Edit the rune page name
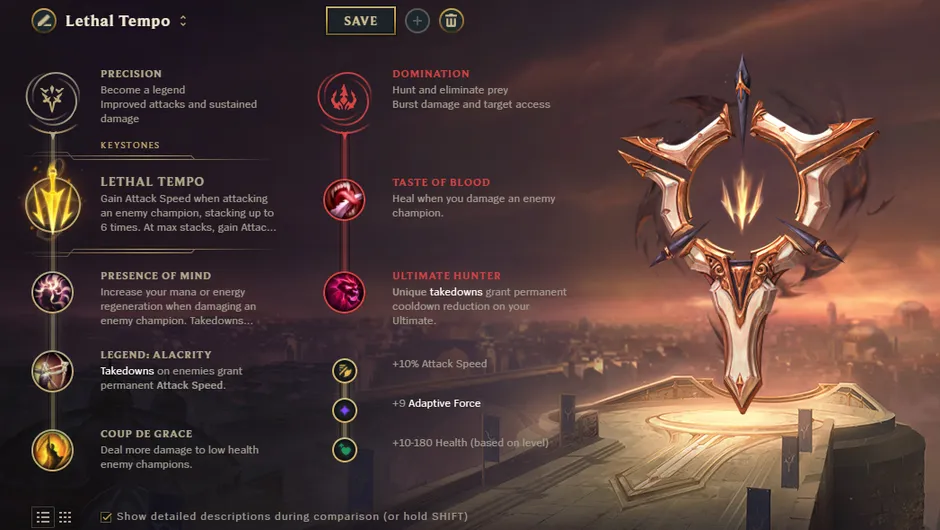940x530 pixels. click(43, 21)
